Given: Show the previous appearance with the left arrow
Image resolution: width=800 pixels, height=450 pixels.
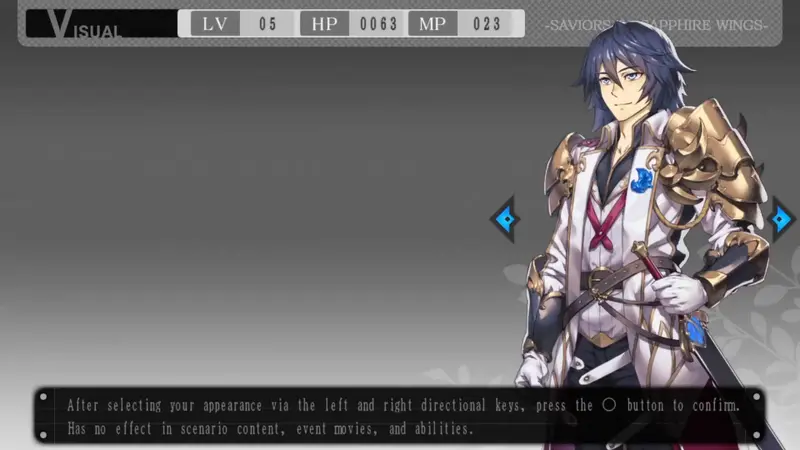Looking at the screenshot, I should (504, 218).
